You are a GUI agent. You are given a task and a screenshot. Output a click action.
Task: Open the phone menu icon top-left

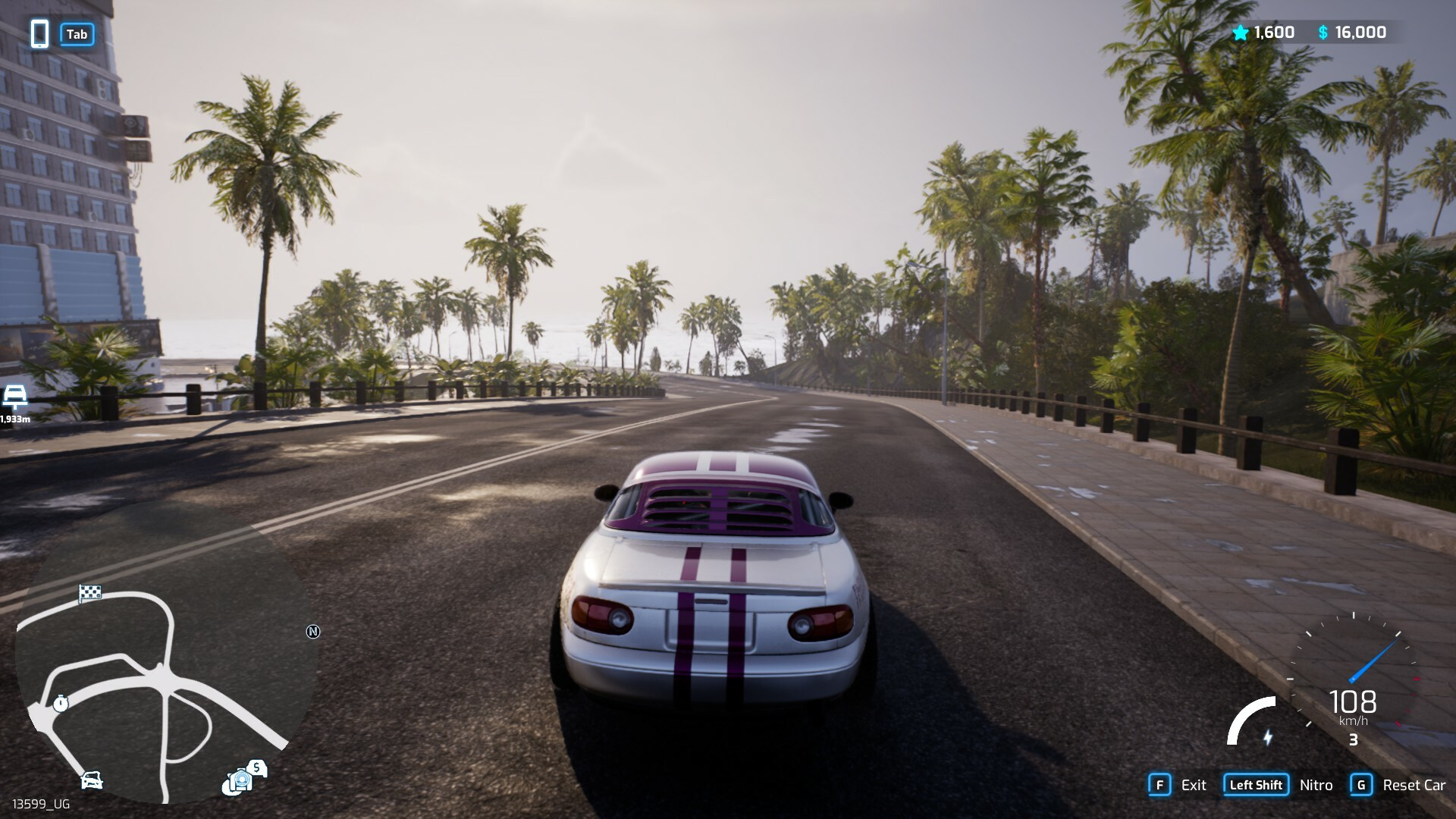click(x=39, y=34)
